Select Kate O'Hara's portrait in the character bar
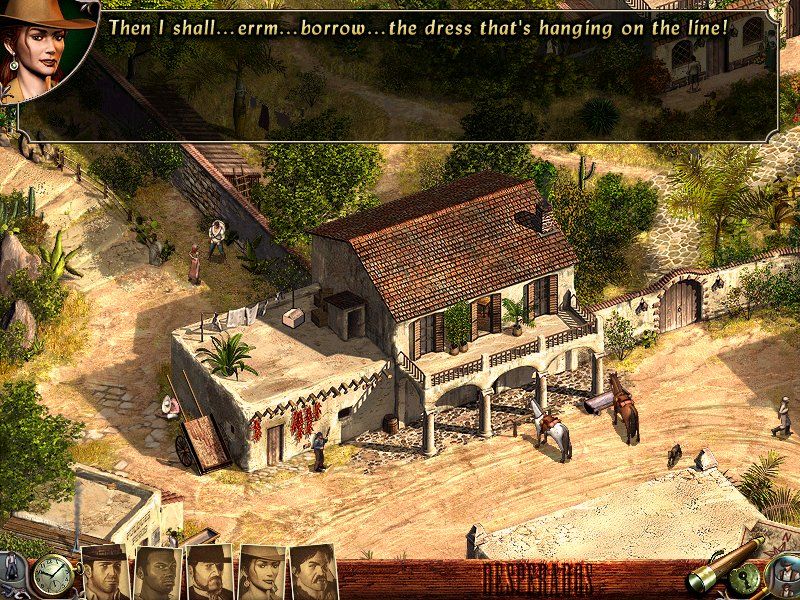This screenshot has width=800, height=600. click(261, 573)
